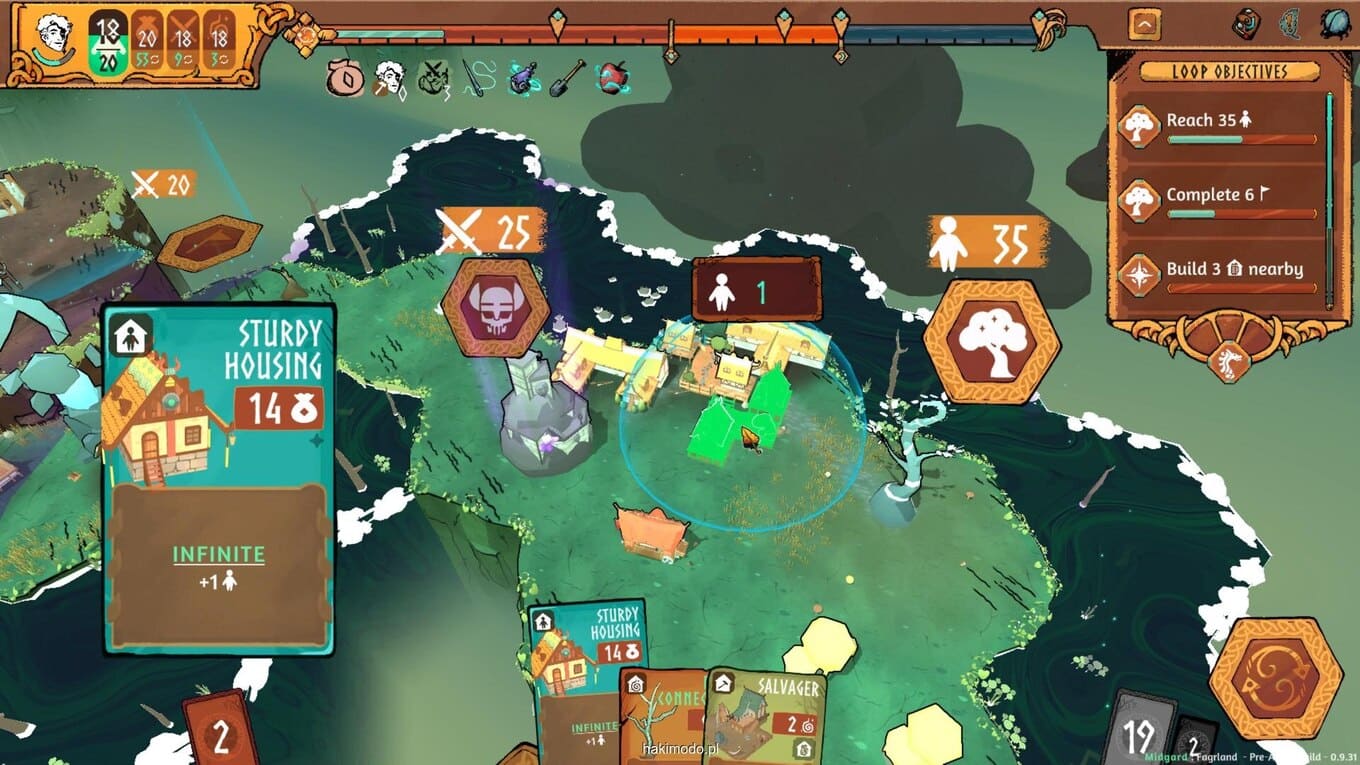Open the cube icon in the top-right bar
Screen dimensions: 1360x765
1245,24
